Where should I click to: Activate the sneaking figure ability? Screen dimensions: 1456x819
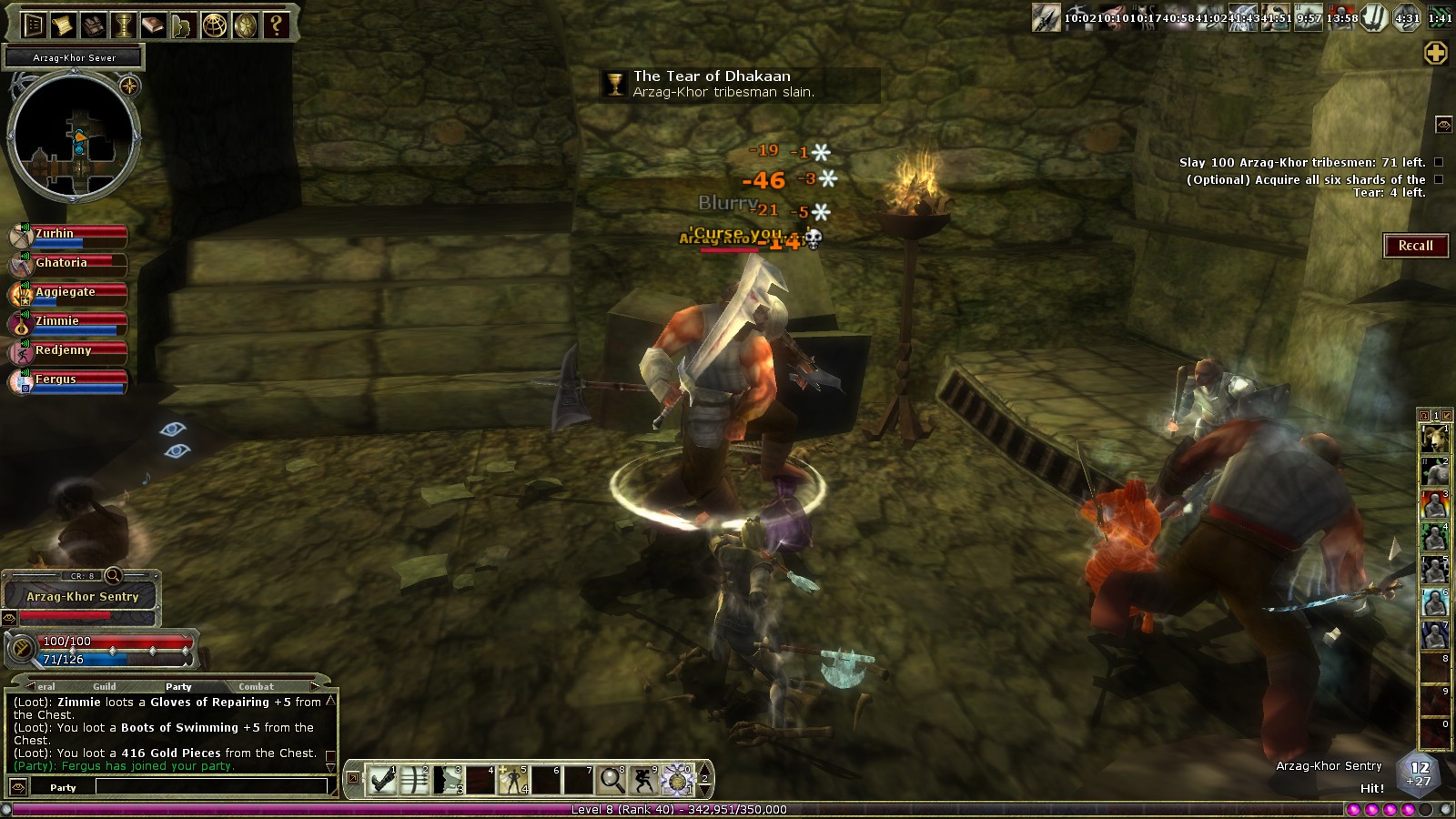pyautogui.click(x=644, y=780)
